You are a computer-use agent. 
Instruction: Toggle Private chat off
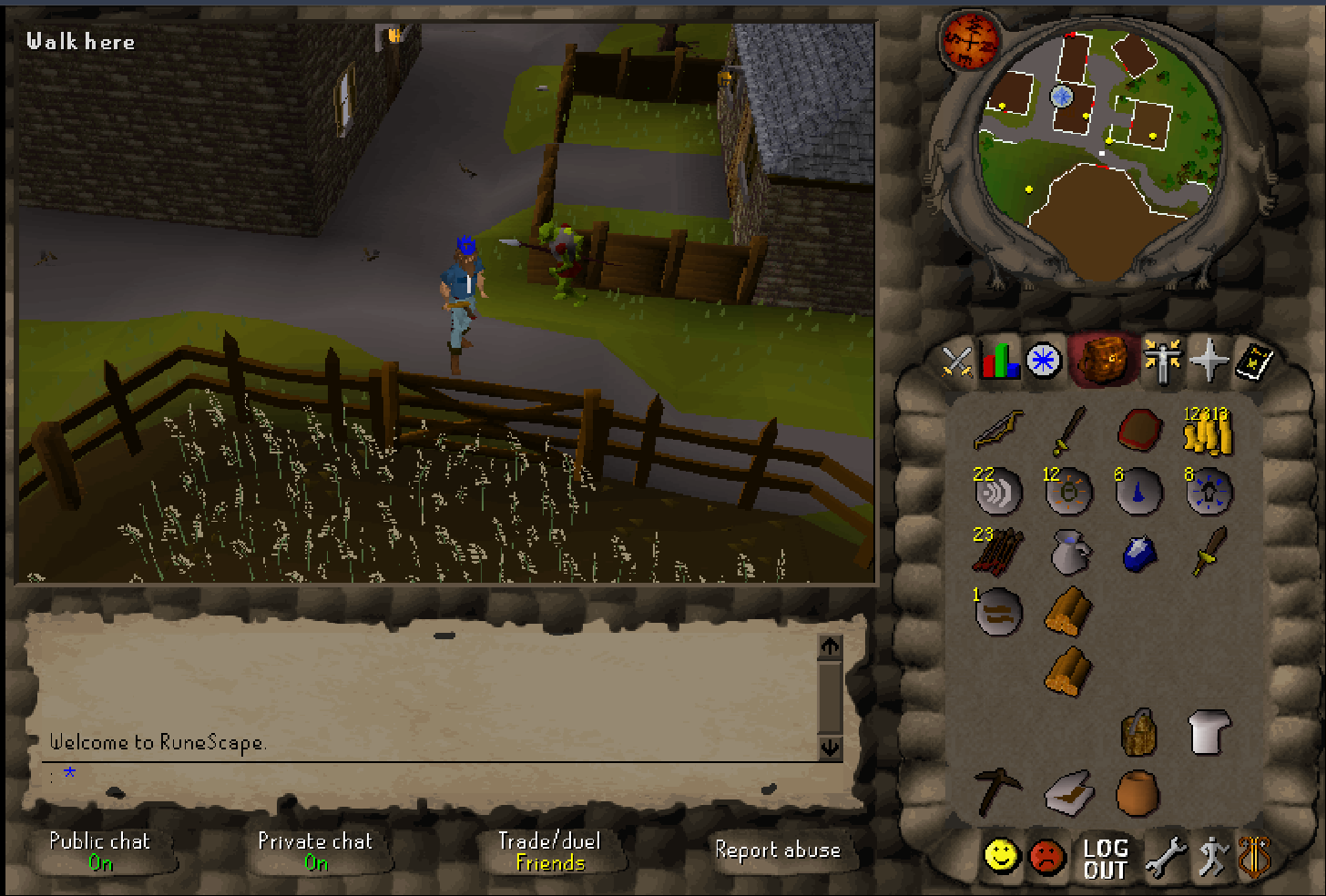point(315,850)
